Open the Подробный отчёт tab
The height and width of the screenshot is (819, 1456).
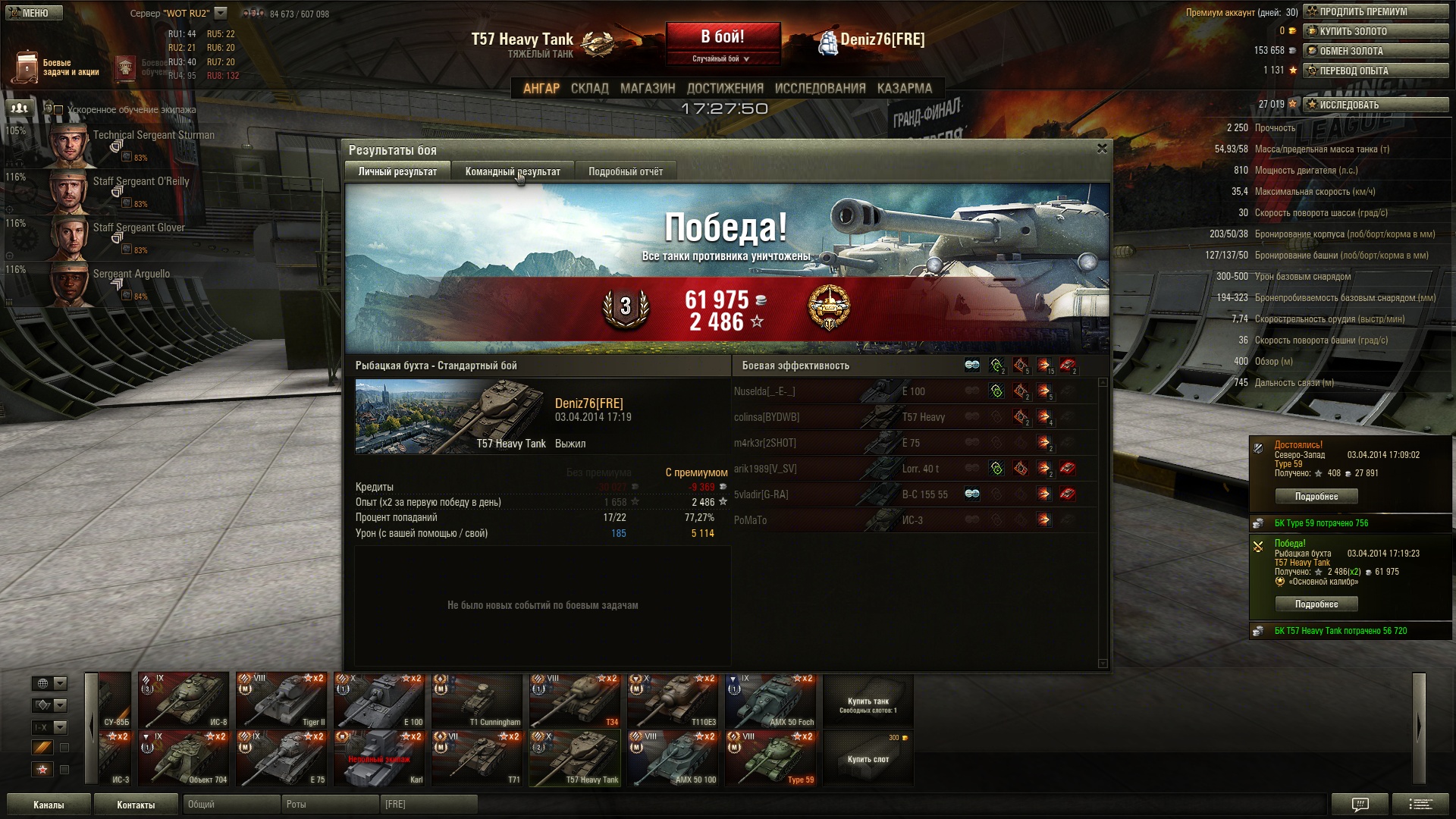tap(625, 171)
